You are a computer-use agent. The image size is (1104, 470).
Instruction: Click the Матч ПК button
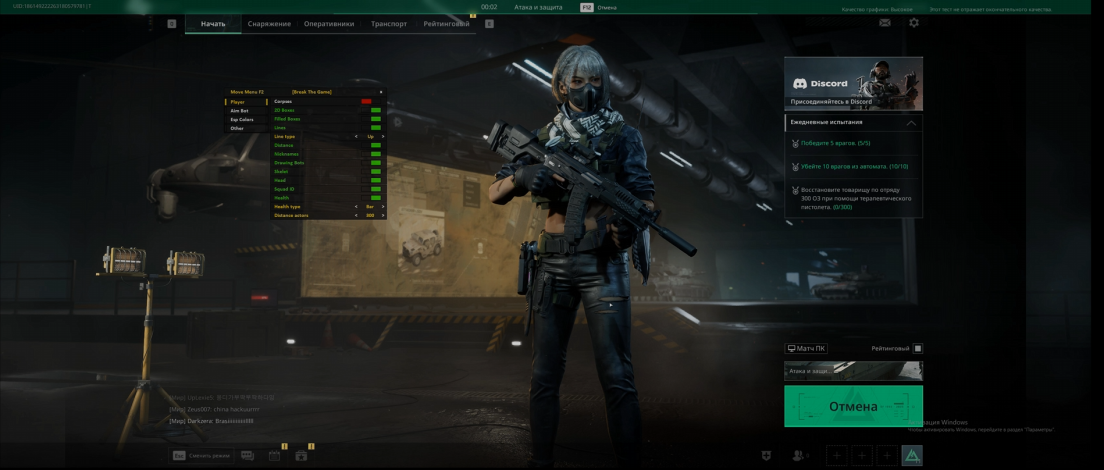[x=806, y=349]
